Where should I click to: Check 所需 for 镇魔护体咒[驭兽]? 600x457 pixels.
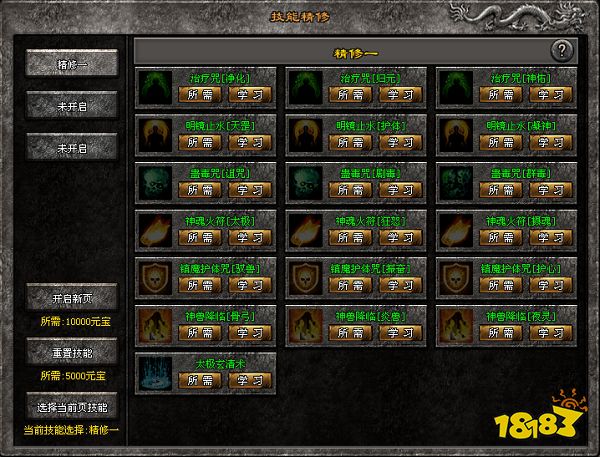pos(199,284)
